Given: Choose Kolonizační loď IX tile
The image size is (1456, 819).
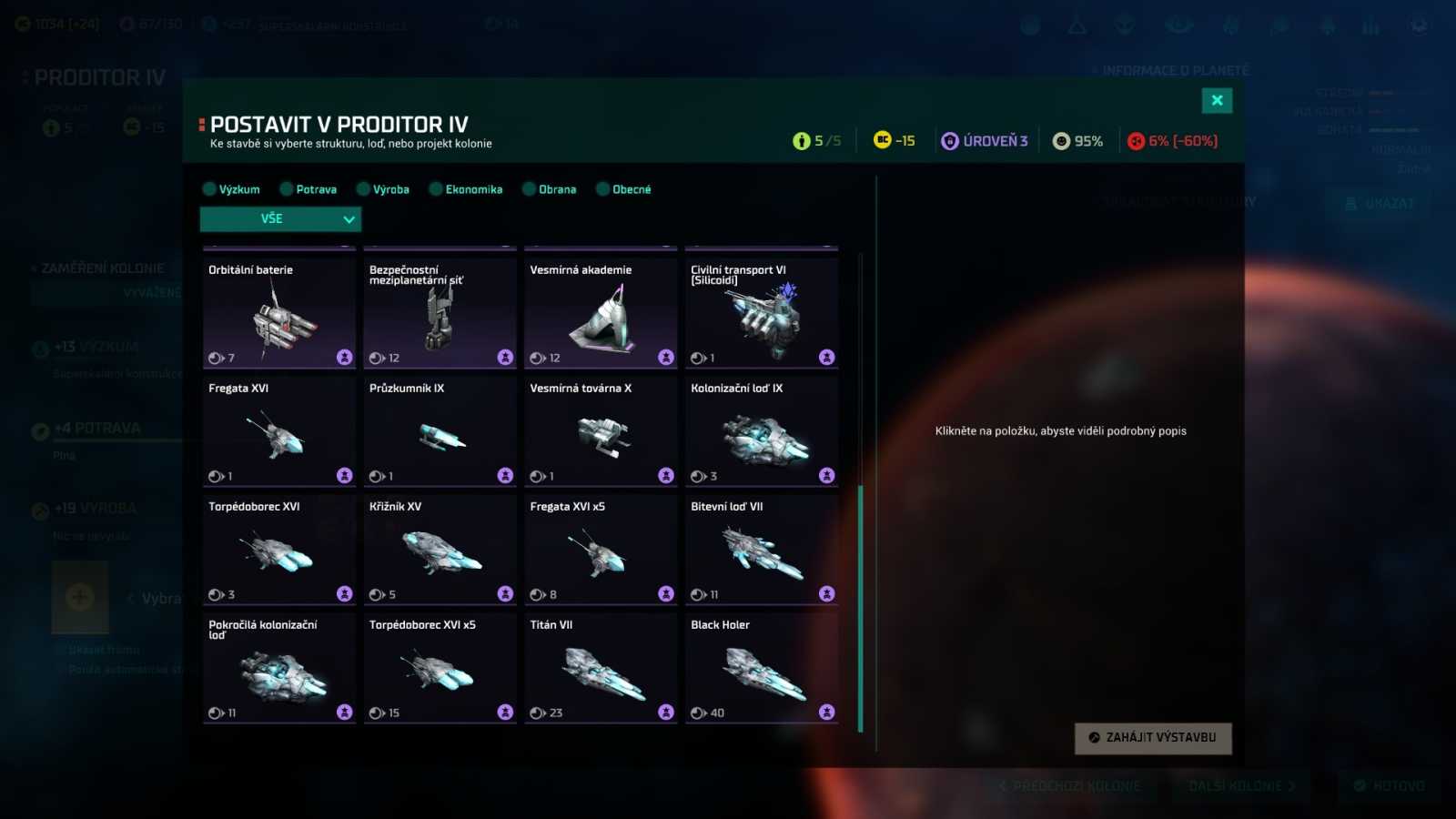Looking at the screenshot, I should 762,431.
